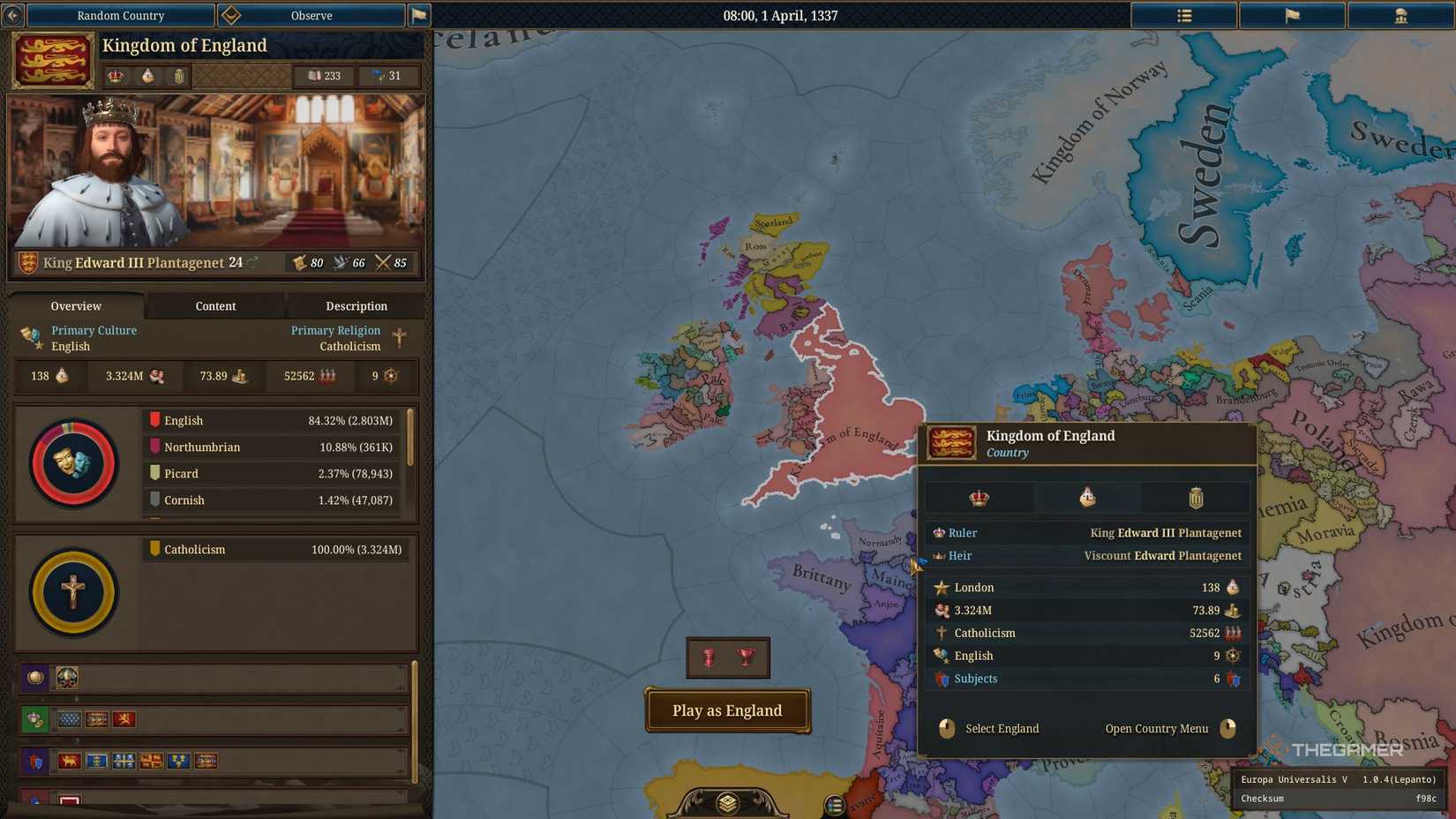The height and width of the screenshot is (819, 1456).
Task: Open the map modes selector at the bottom center
Action: click(x=726, y=803)
